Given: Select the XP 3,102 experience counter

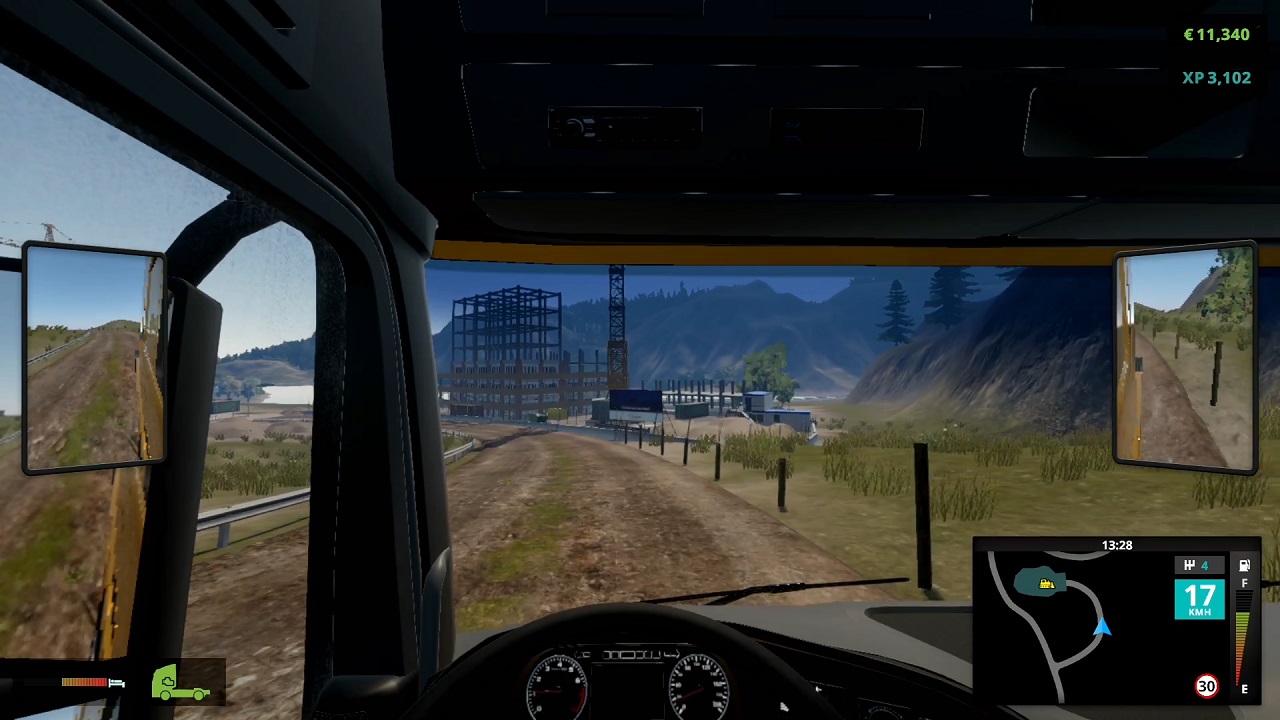Looking at the screenshot, I should pos(1216,77).
